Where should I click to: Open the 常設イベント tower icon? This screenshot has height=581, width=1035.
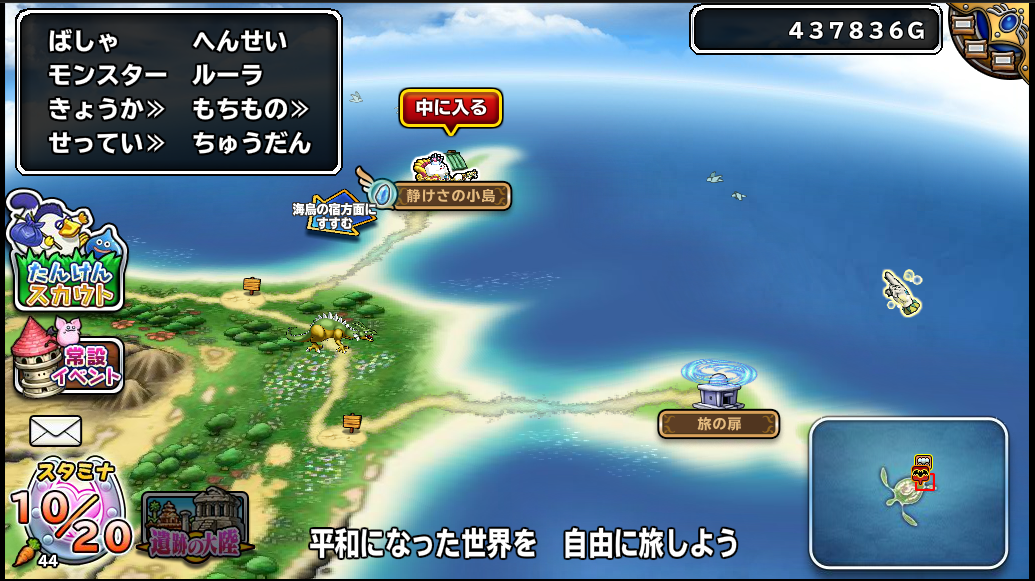pyautogui.click(x=68, y=357)
